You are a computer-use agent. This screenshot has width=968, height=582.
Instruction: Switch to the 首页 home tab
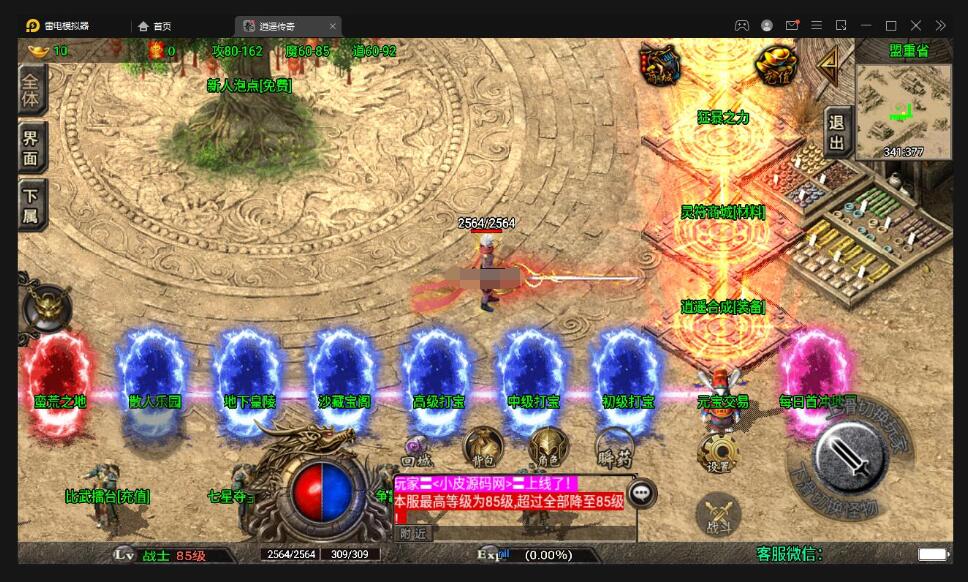[155, 26]
